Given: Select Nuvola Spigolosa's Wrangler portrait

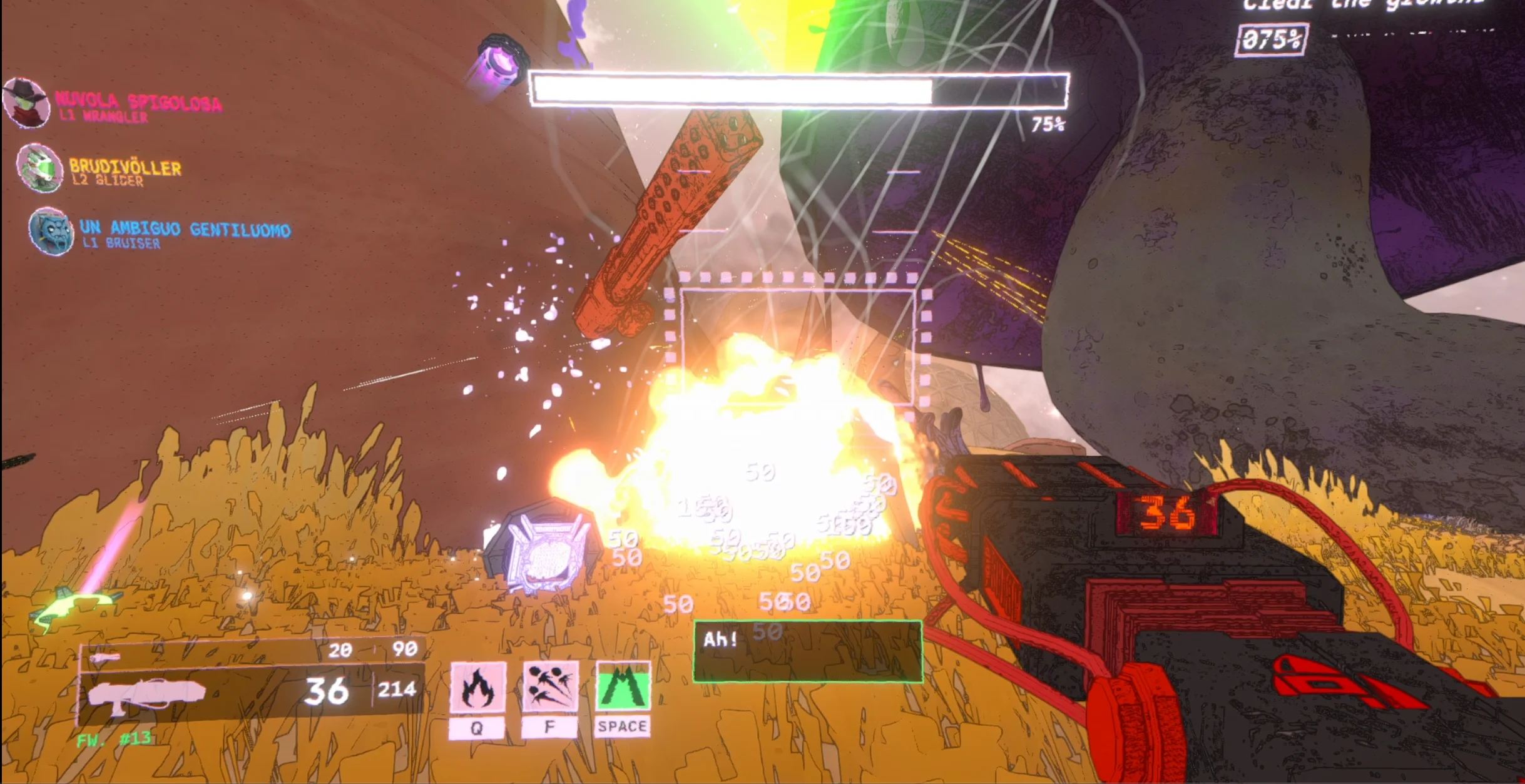Looking at the screenshot, I should 26,103.
